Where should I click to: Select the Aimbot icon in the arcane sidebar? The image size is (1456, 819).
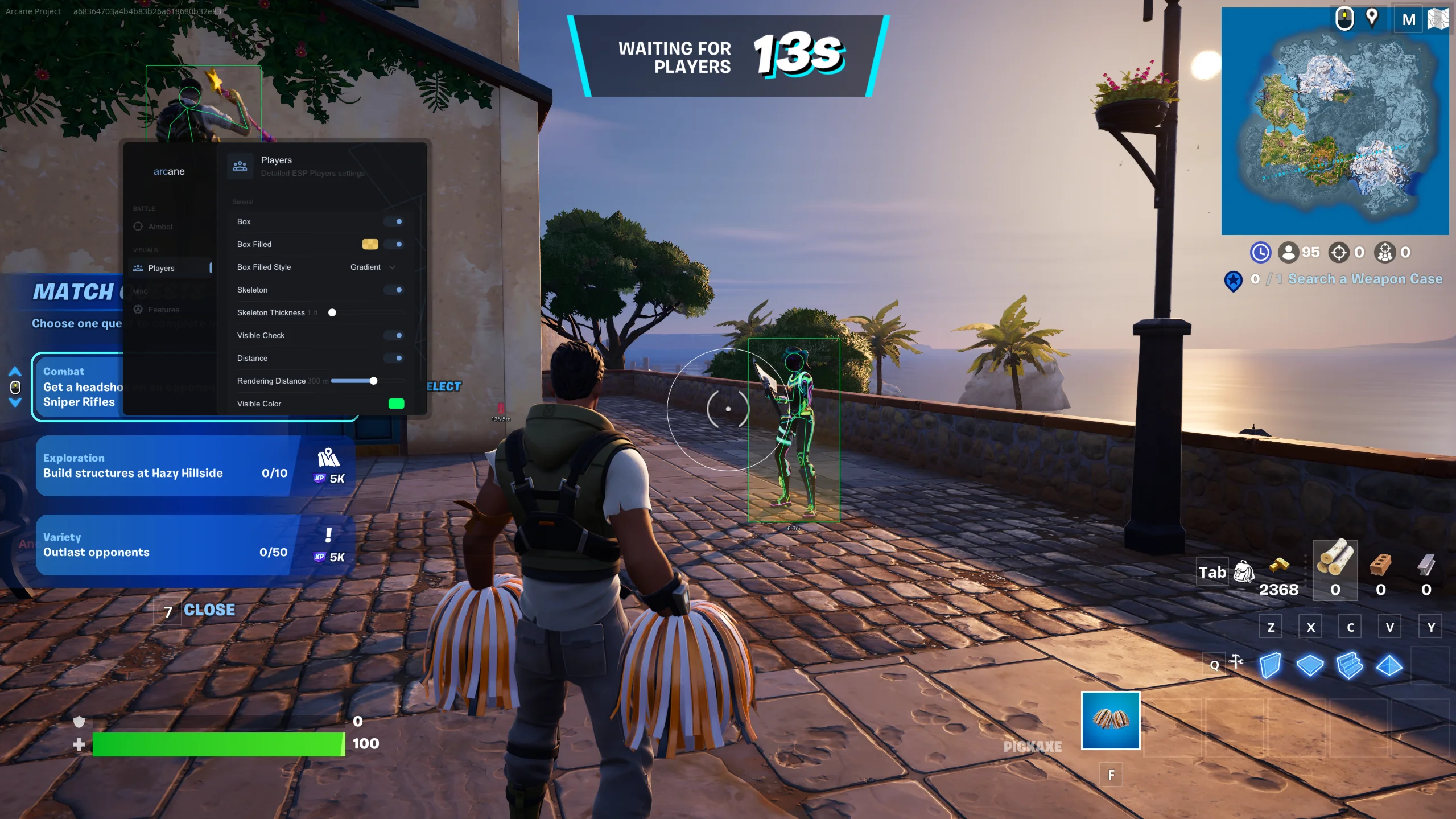pos(138,226)
